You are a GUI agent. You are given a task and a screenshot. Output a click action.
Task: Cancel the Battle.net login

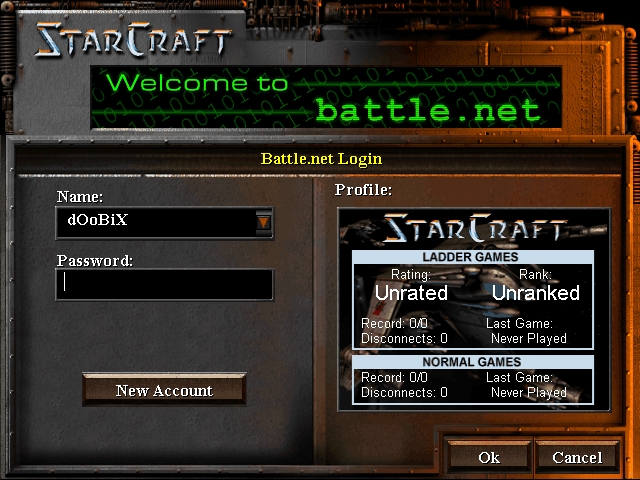click(x=577, y=457)
